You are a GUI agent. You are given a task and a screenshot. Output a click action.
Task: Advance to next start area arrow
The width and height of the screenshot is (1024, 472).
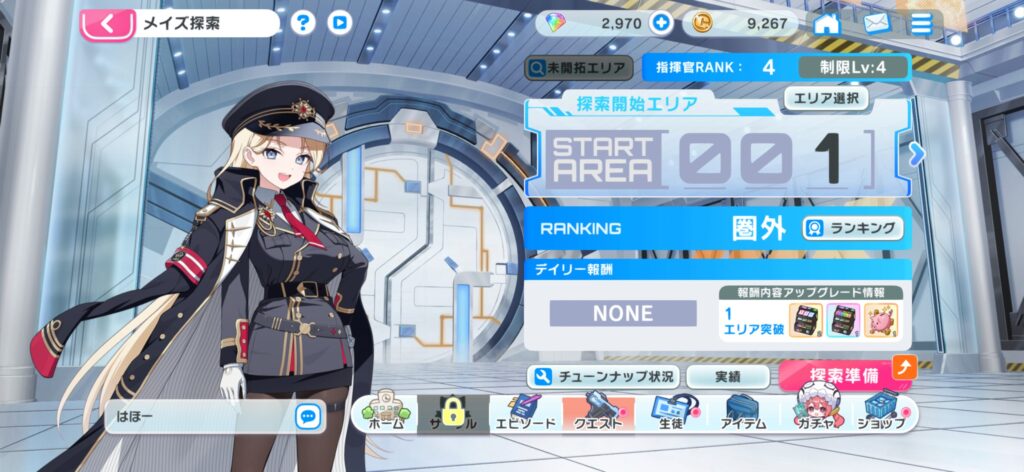point(913,154)
